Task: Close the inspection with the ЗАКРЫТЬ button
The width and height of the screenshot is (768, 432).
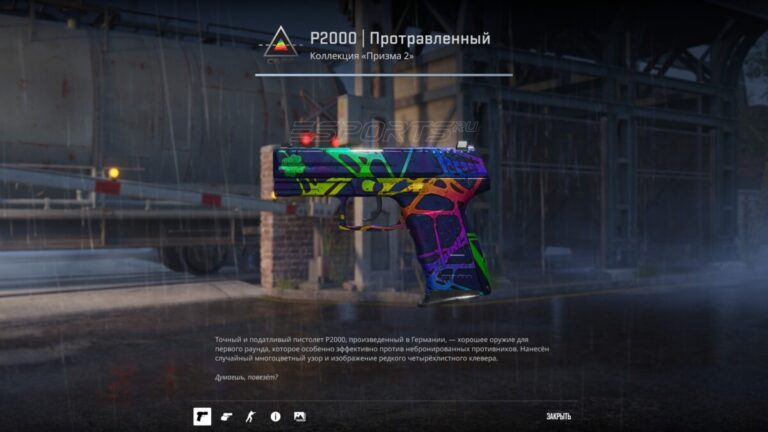Action: (x=558, y=416)
